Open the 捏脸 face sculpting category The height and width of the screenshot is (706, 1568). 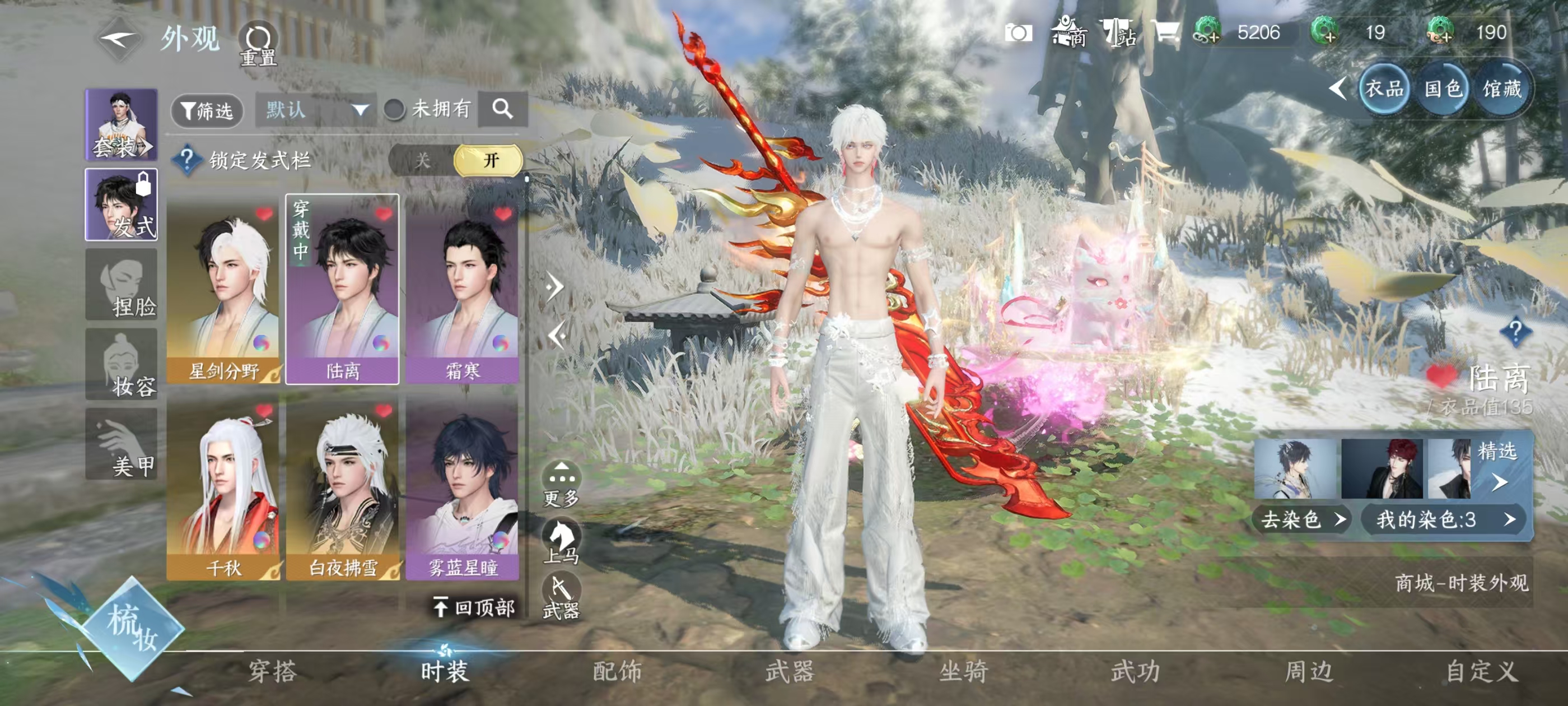[122, 285]
